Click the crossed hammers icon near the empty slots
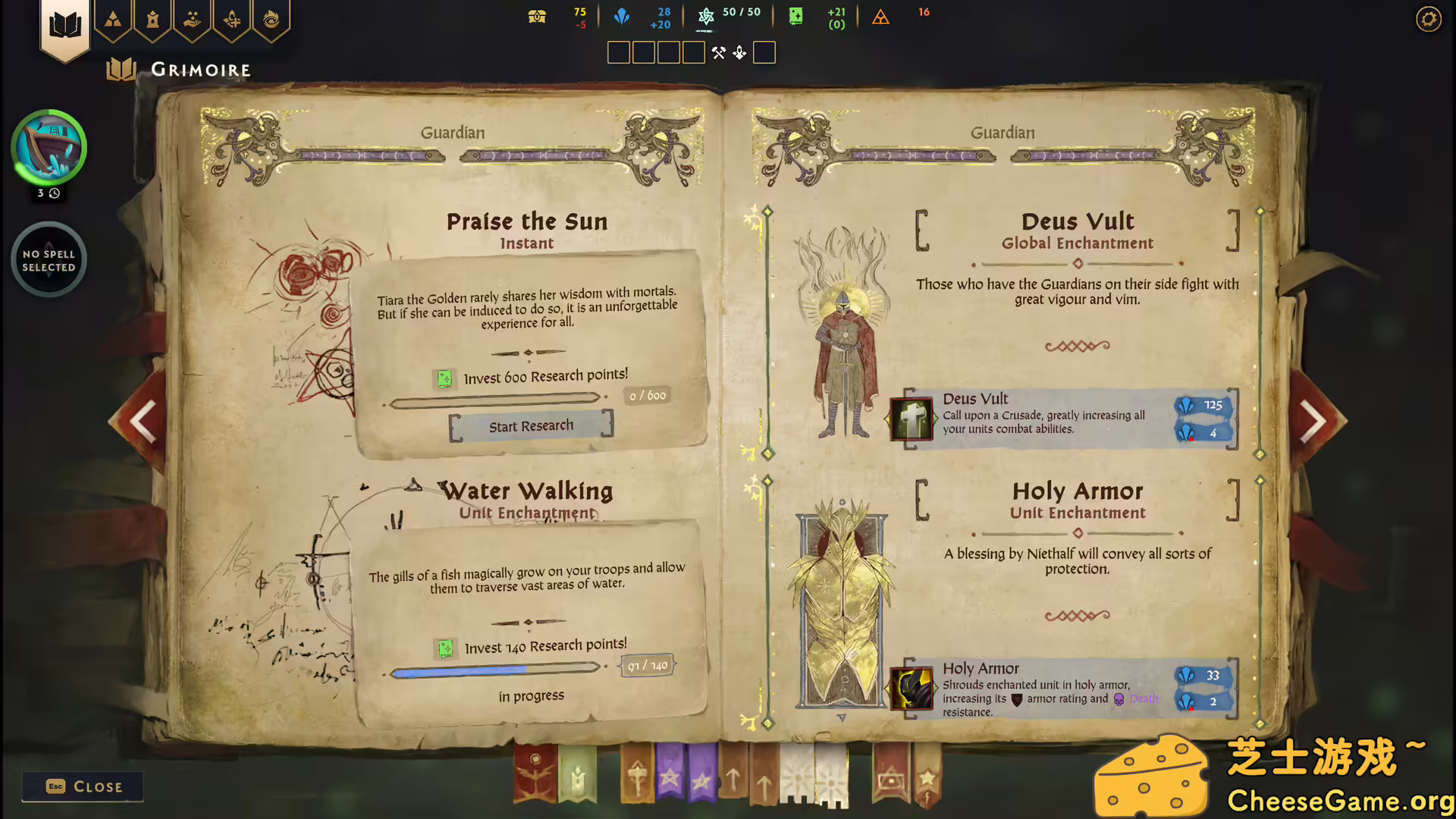 tap(719, 52)
